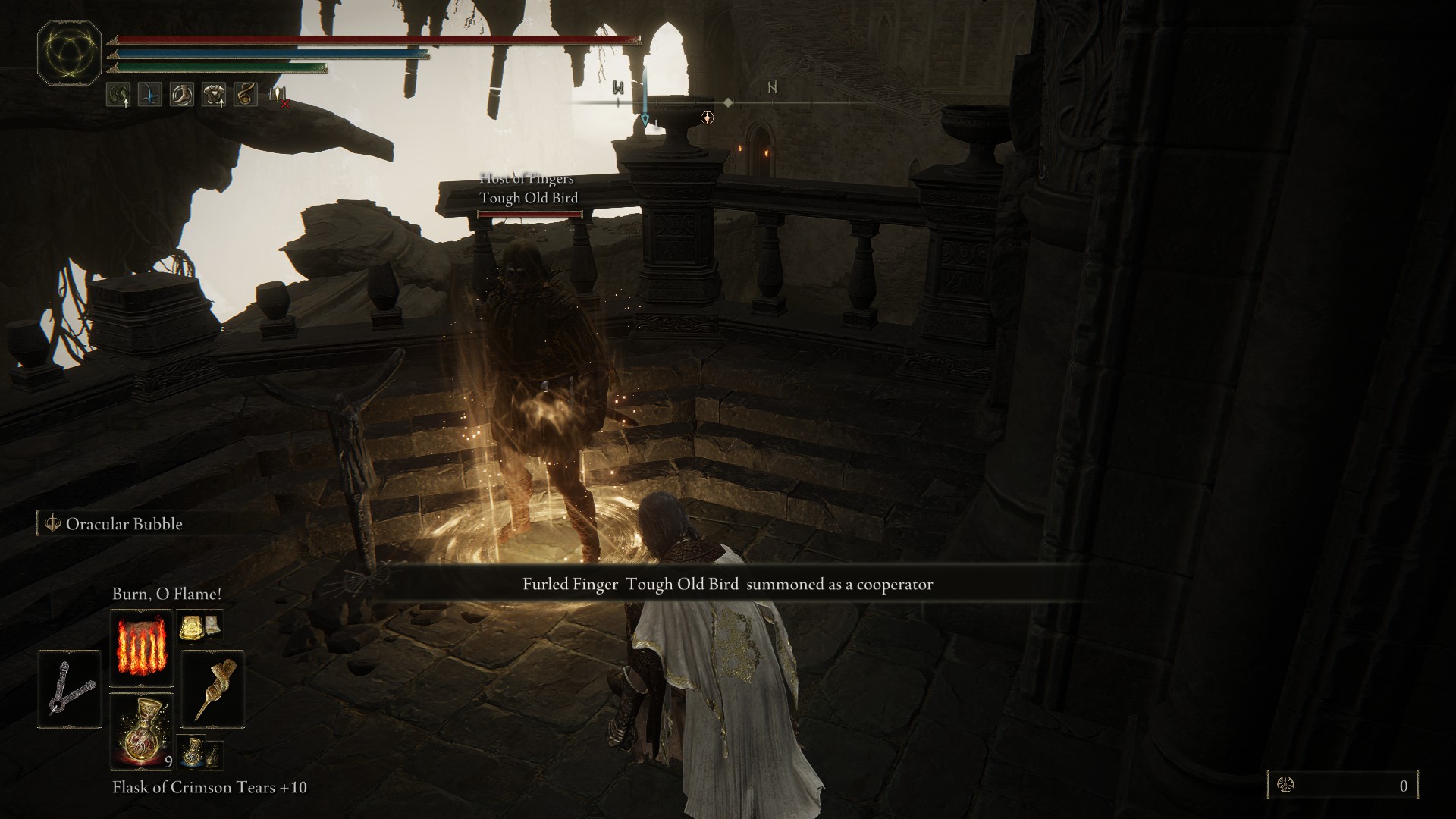Click the green swirl buff icon
Image resolution: width=1456 pixels, height=819 pixels.
(x=118, y=95)
